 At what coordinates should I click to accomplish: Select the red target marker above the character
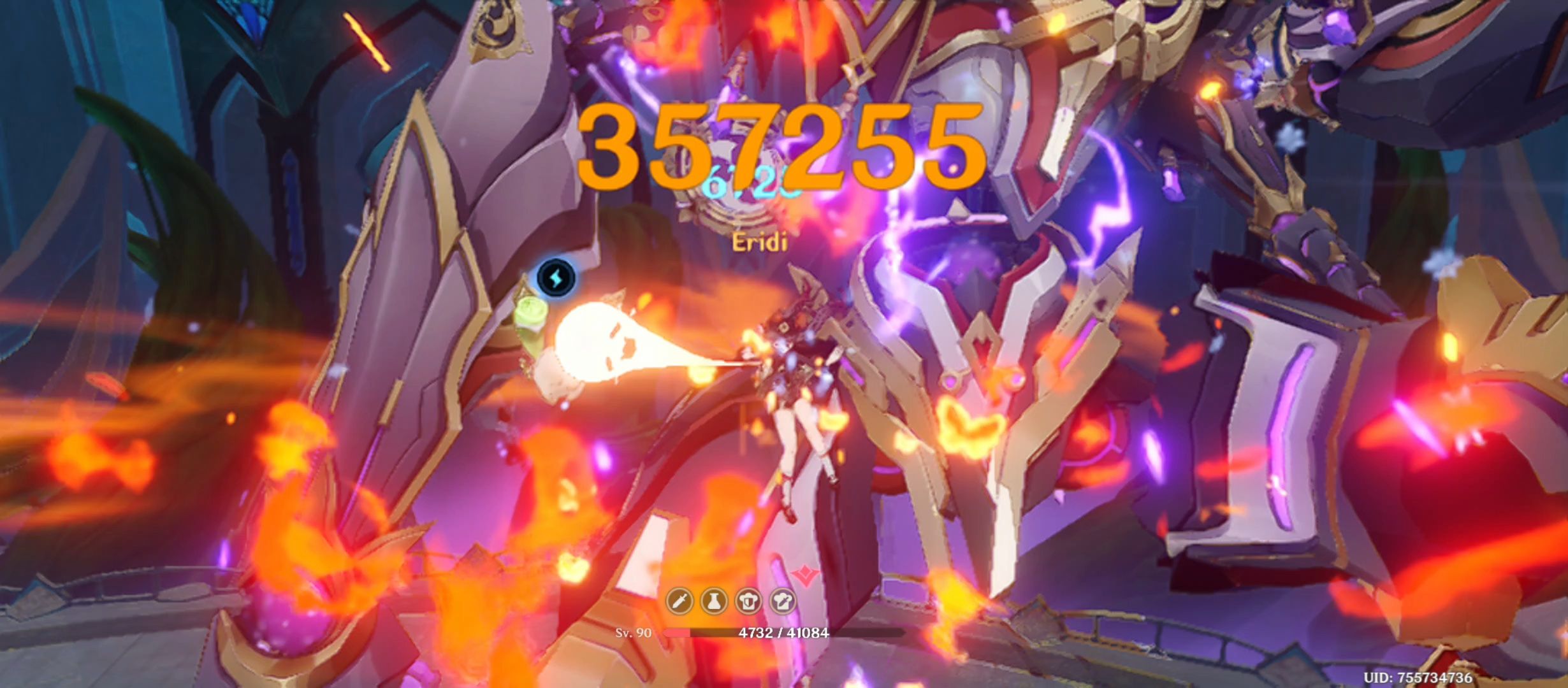click(804, 574)
